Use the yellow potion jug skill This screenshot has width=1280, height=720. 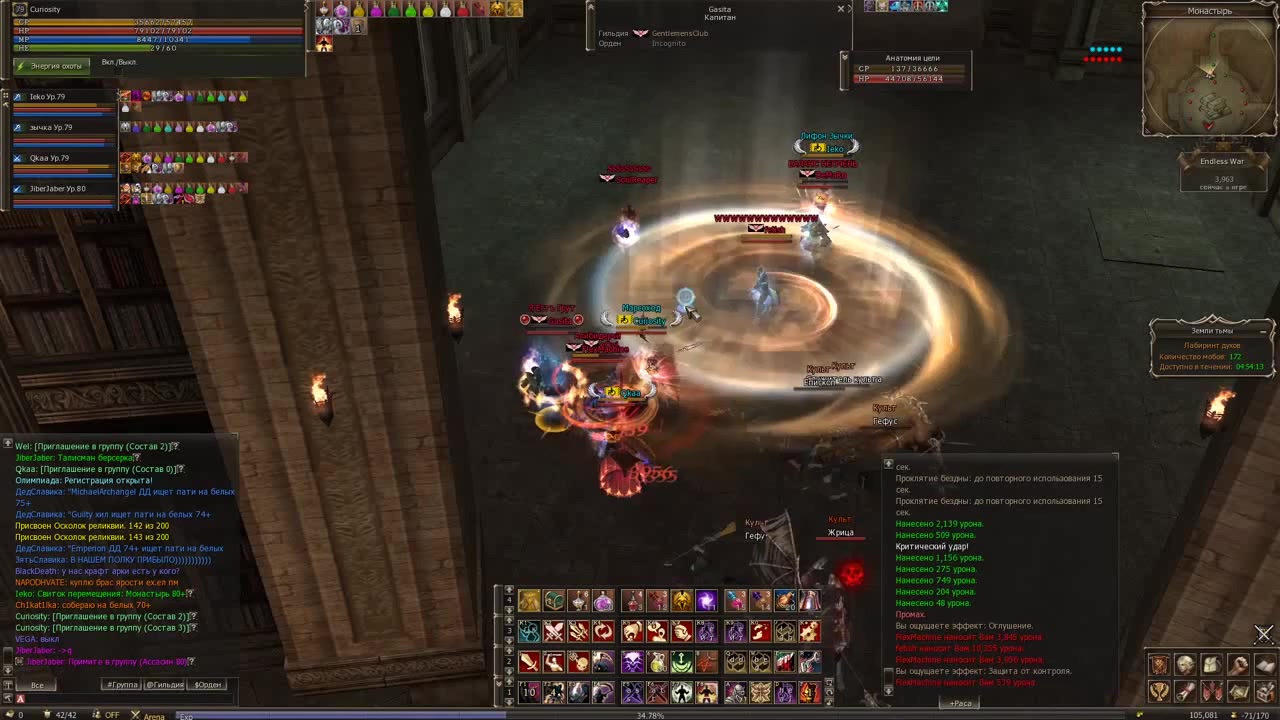656,662
